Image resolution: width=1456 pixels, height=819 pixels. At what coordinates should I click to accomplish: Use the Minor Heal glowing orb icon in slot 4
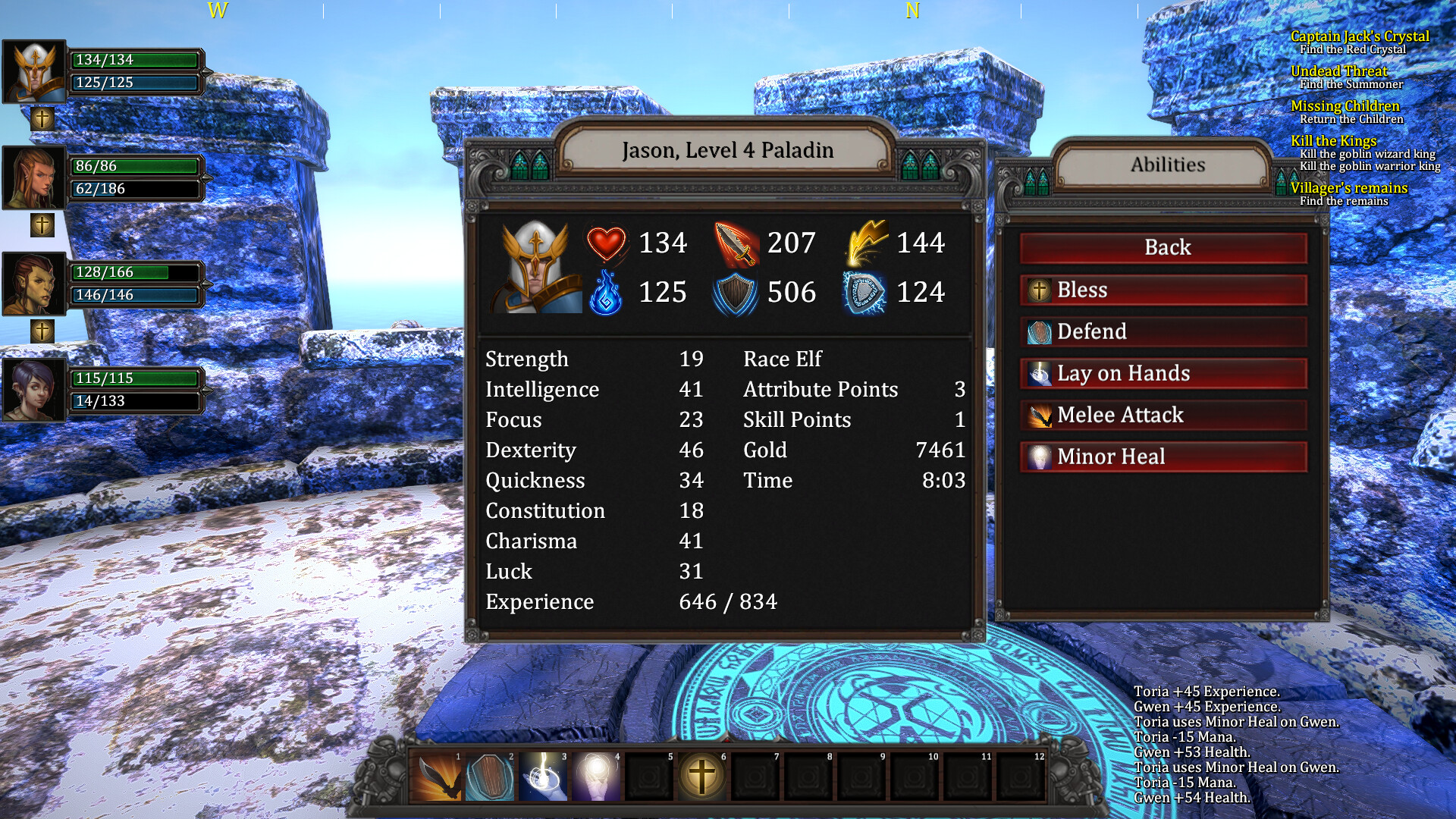[595, 777]
